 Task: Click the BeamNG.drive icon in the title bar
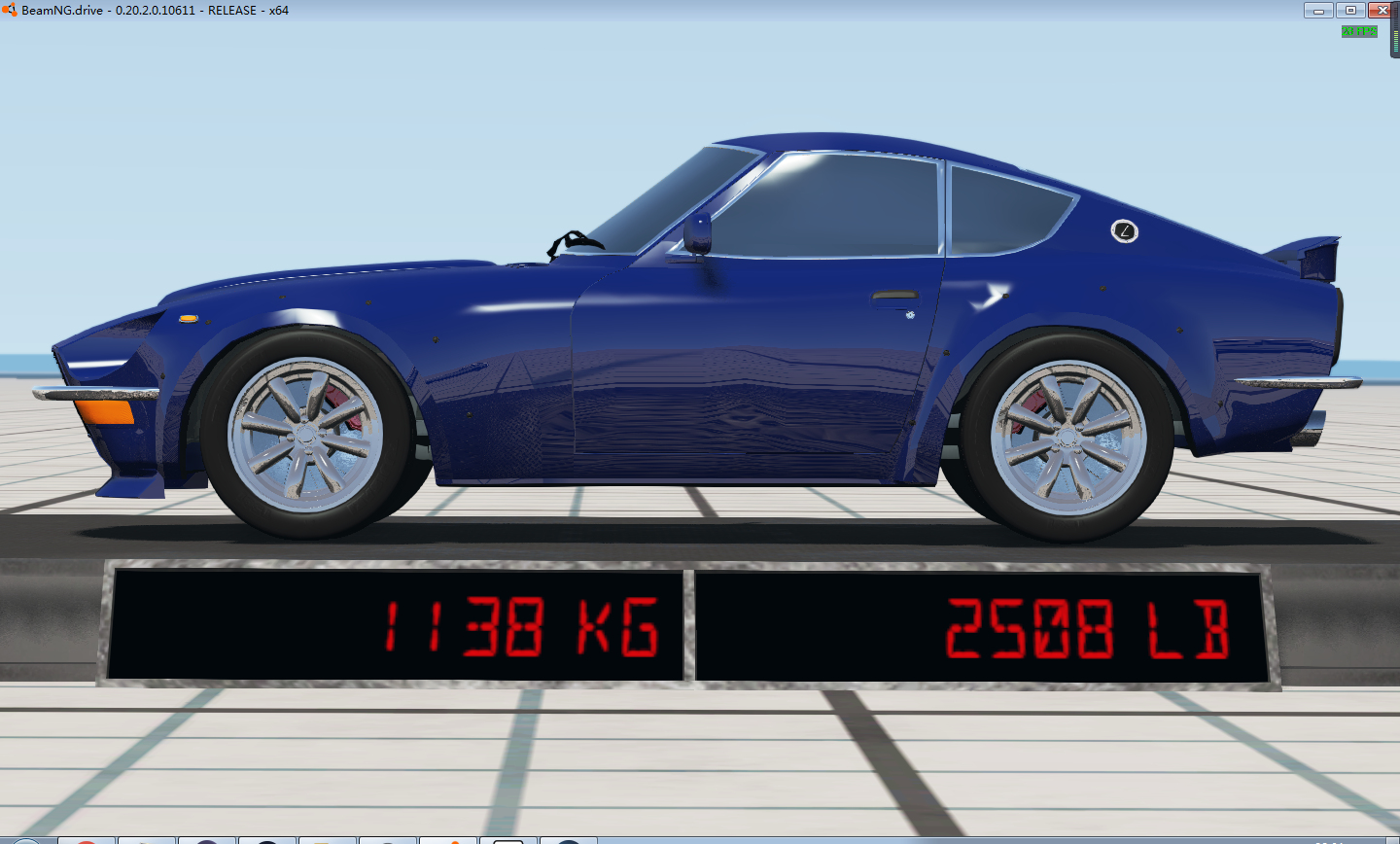[10, 10]
